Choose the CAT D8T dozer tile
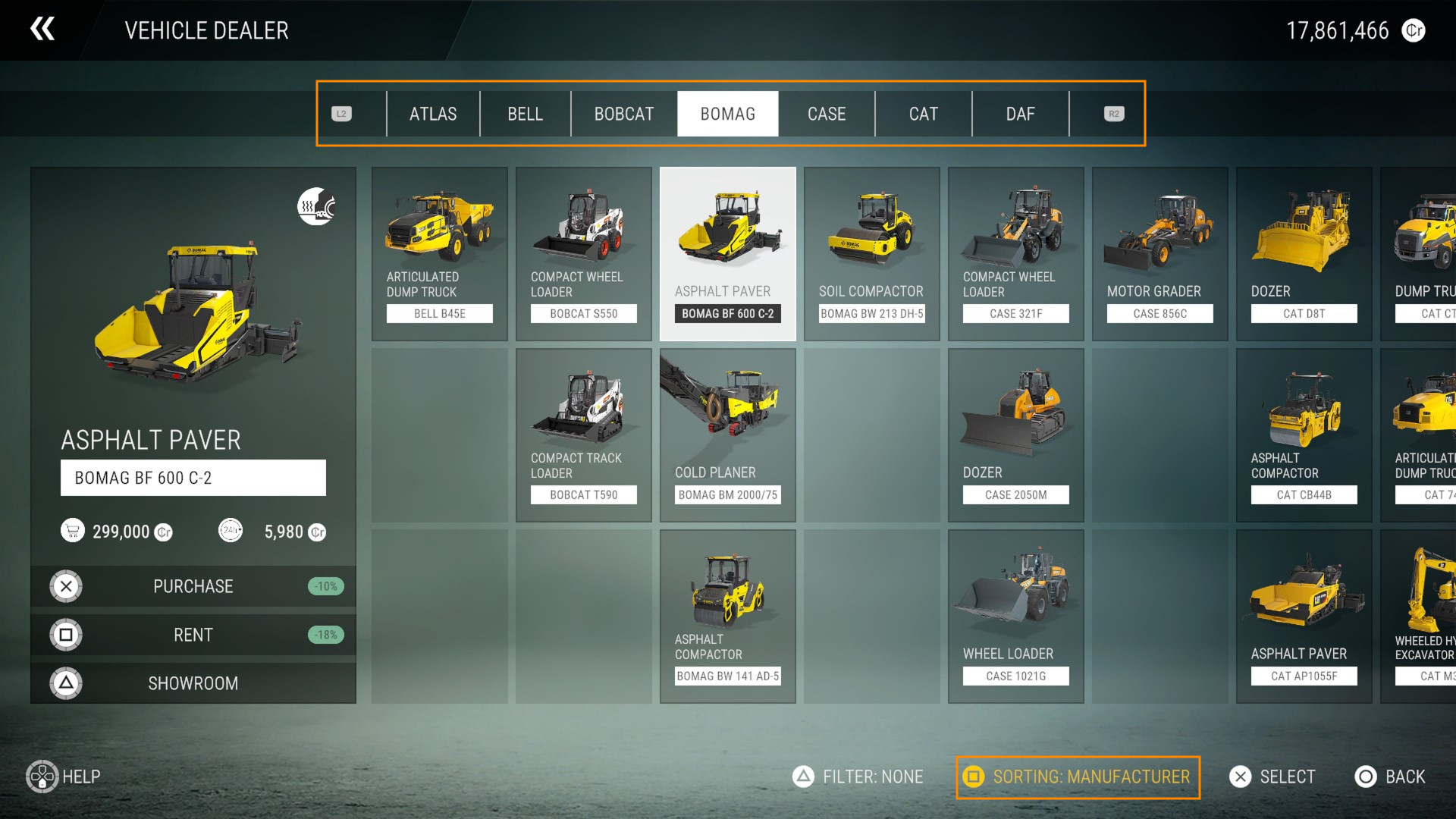Screen dimensions: 1456x819 pos(1304,254)
